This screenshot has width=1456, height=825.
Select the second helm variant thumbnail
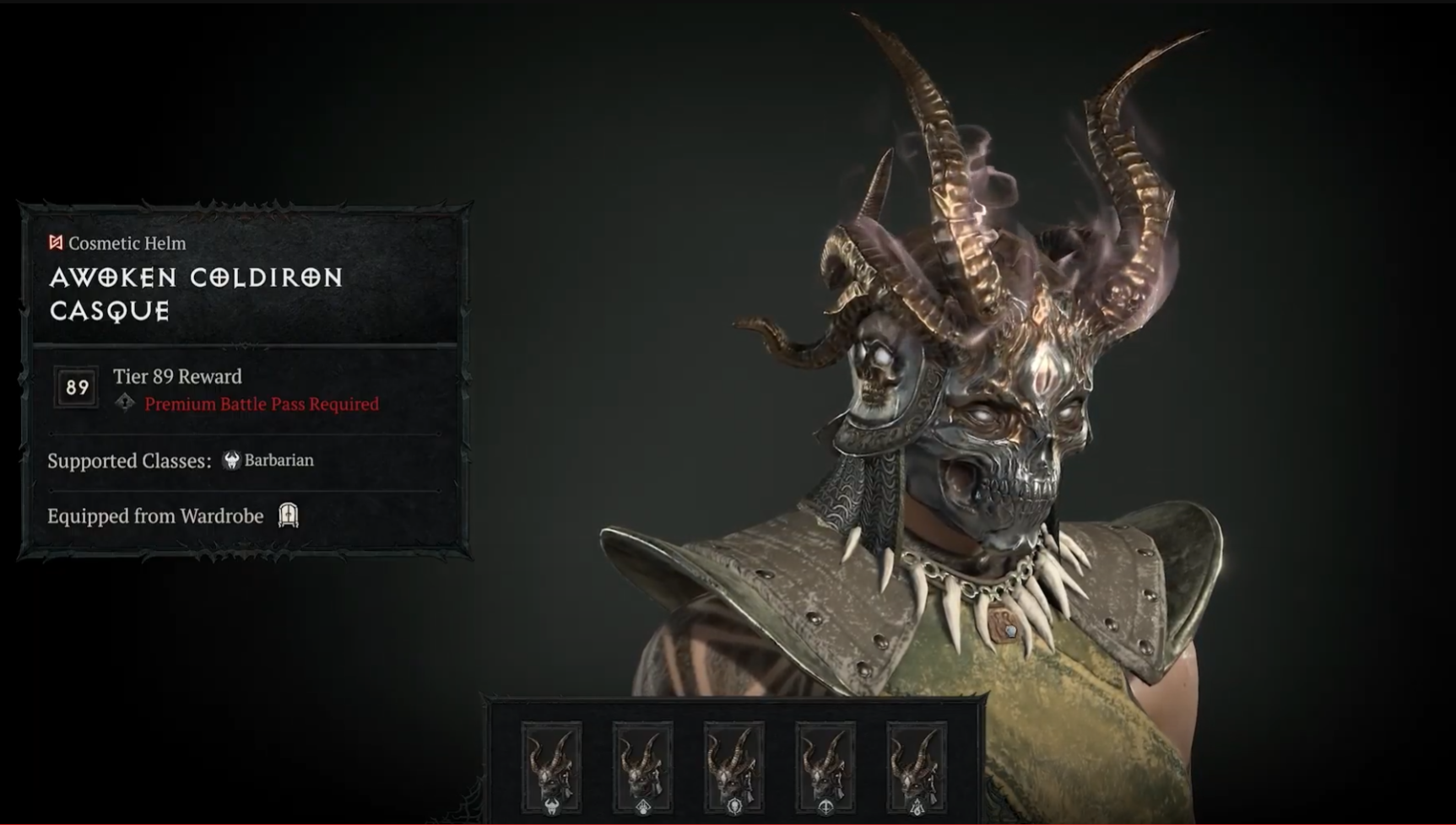[642, 768]
